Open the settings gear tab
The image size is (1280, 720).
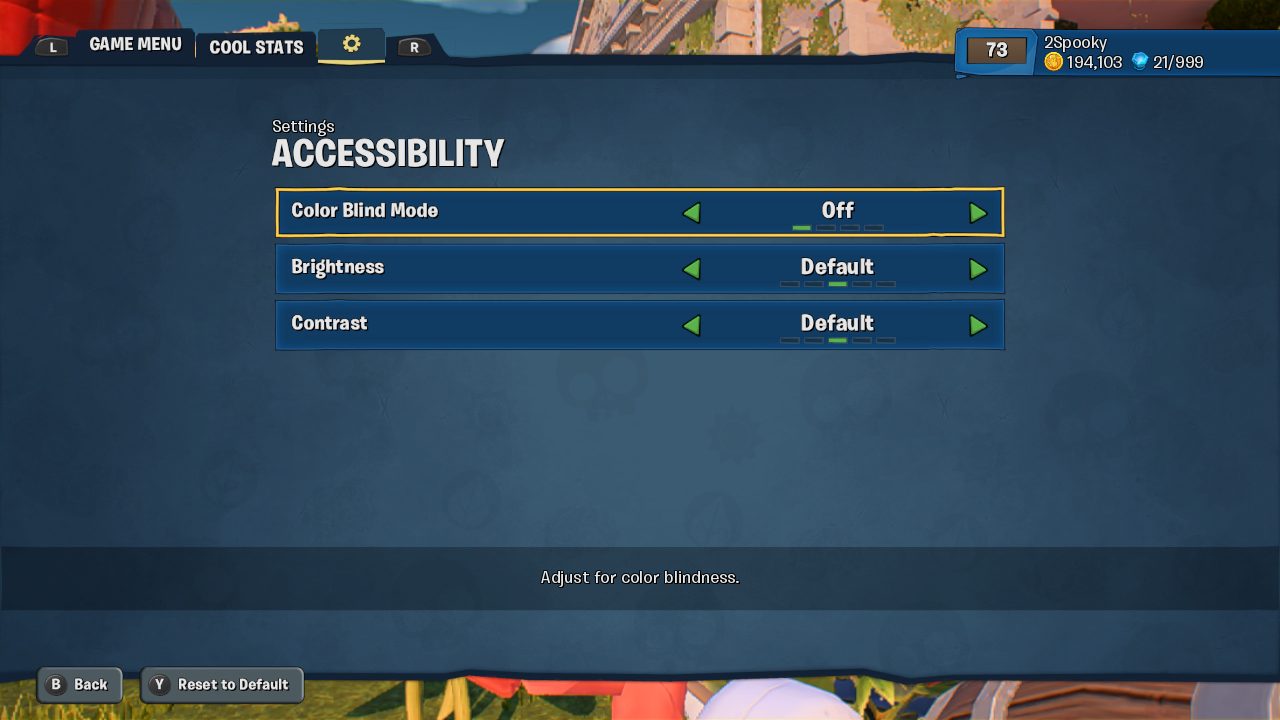coord(351,44)
